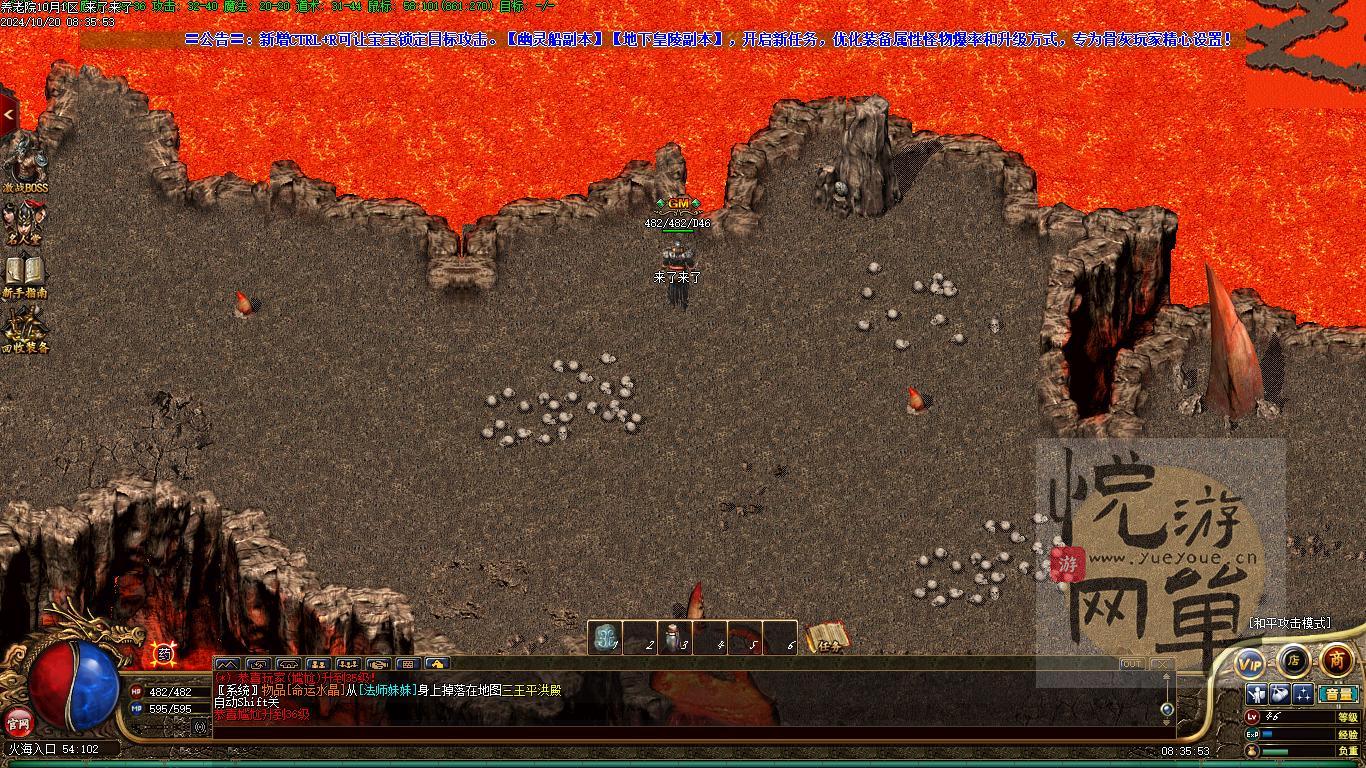Toggle the 音量 volume button

point(1338,694)
